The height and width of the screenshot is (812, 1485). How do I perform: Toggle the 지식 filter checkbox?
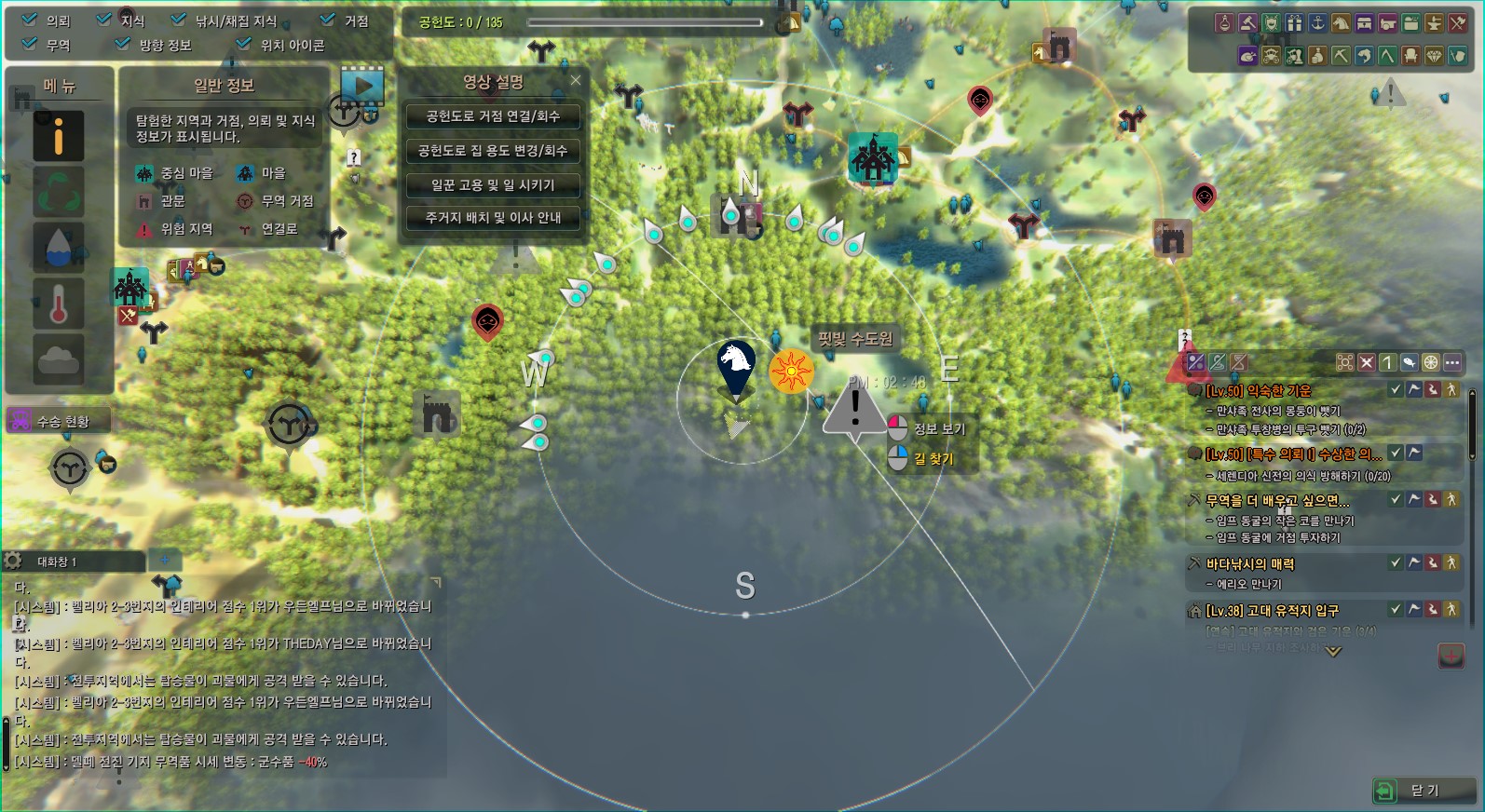104,20
